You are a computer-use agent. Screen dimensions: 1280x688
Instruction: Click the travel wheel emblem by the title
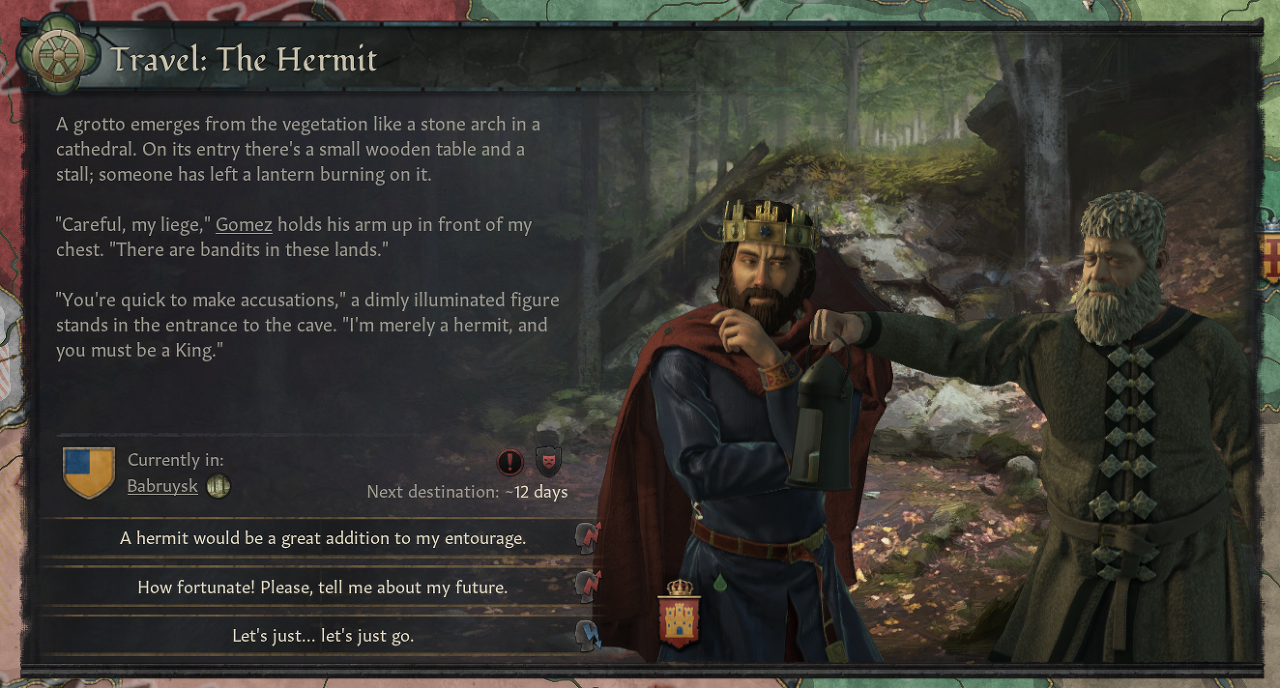(x=60, y=59)
